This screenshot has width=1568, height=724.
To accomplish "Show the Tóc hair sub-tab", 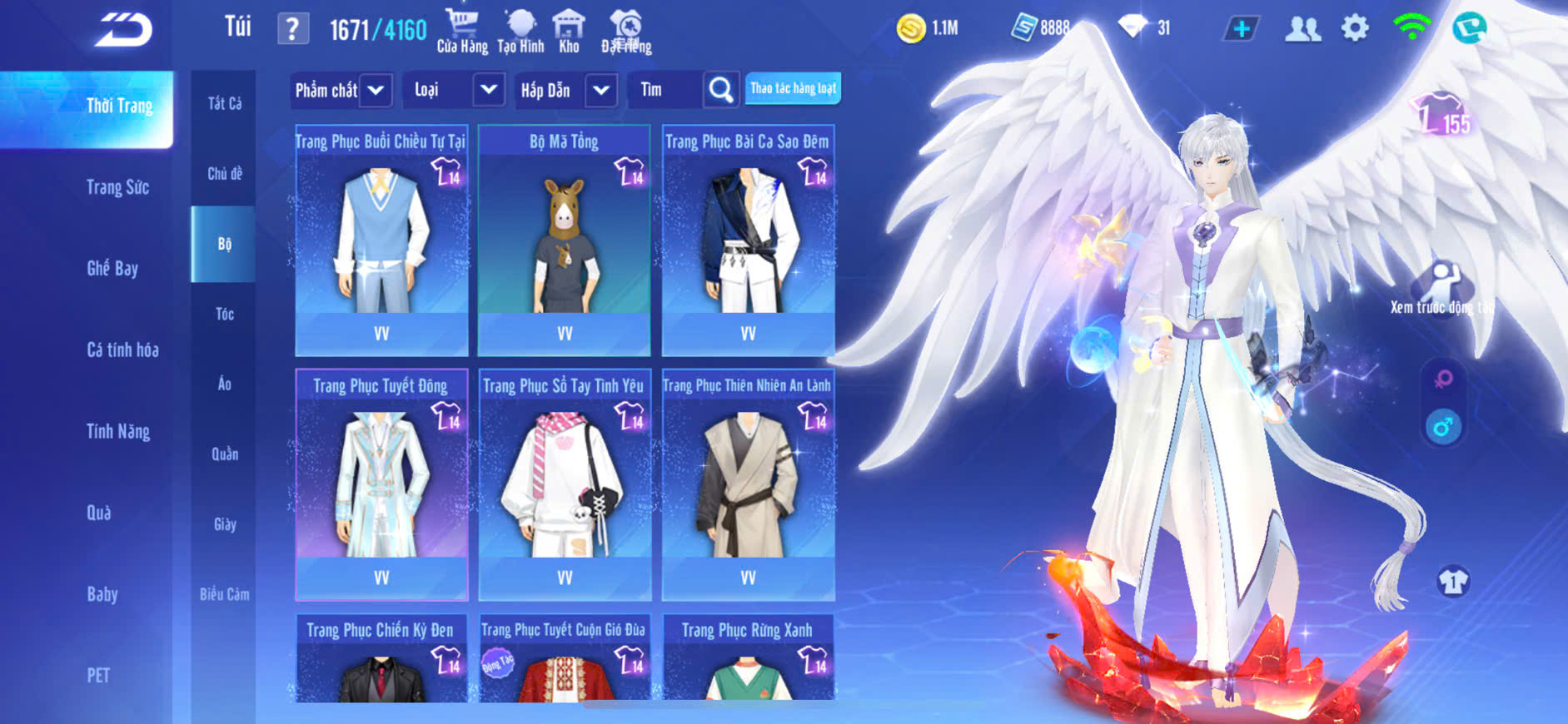I will click(x=224, y=314).
